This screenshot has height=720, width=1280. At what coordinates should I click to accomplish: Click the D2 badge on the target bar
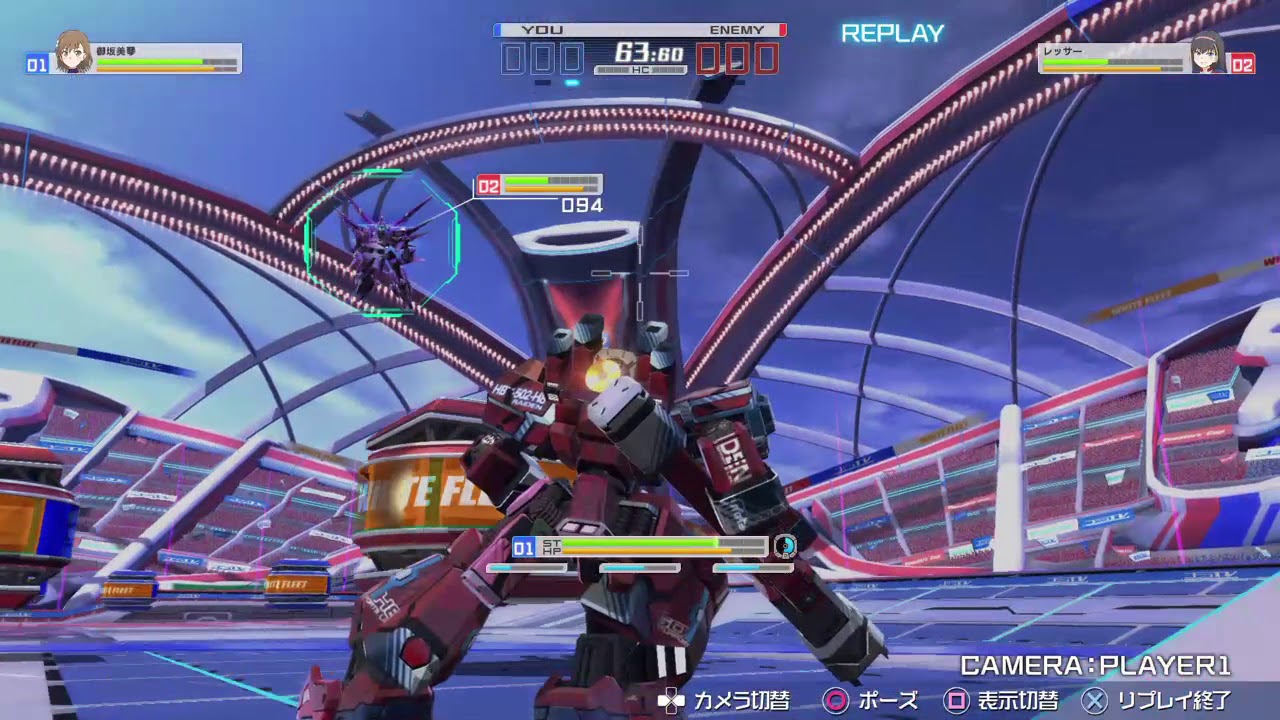[488, 183]
